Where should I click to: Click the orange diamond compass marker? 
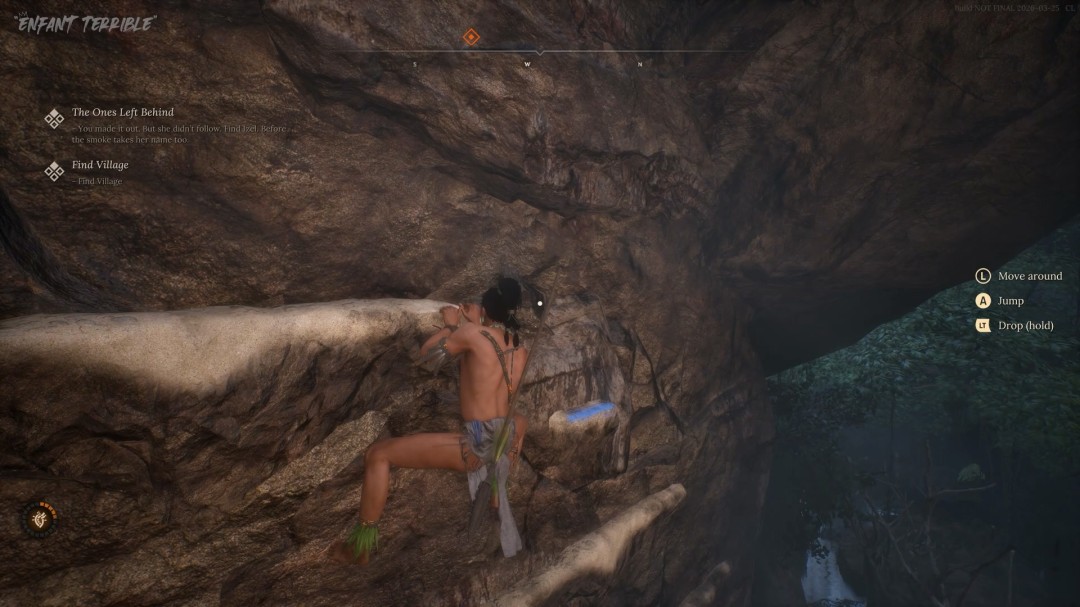pyautogui.click(x=472, y=38)
